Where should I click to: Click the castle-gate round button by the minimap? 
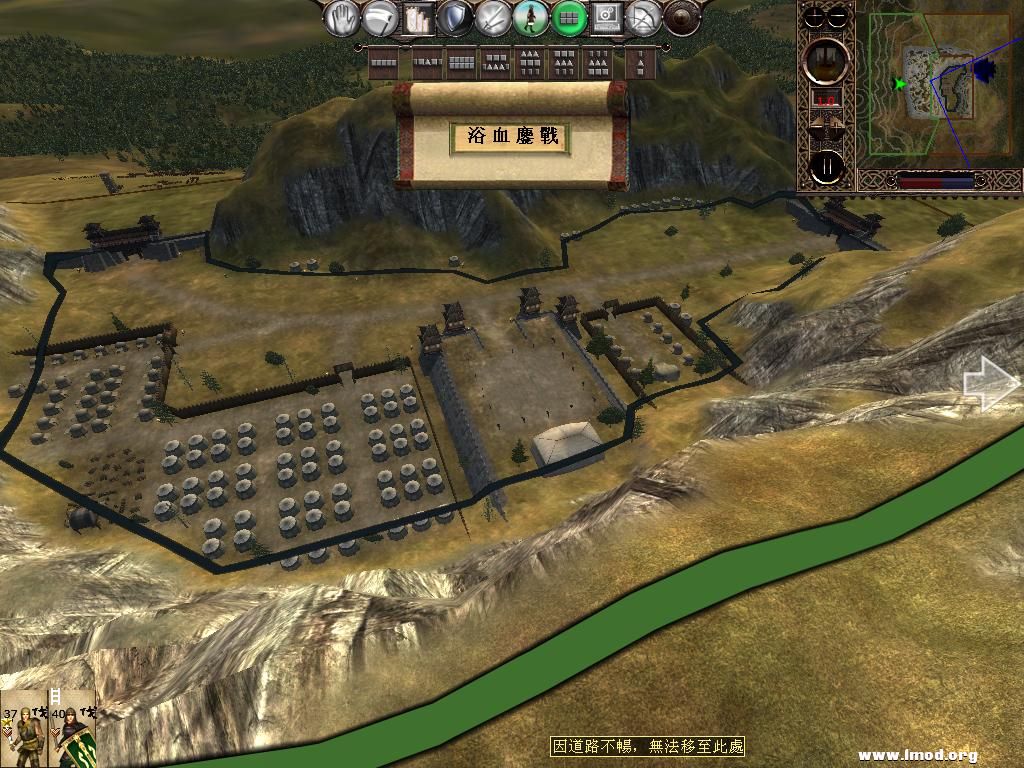click(x=827, y=60)
